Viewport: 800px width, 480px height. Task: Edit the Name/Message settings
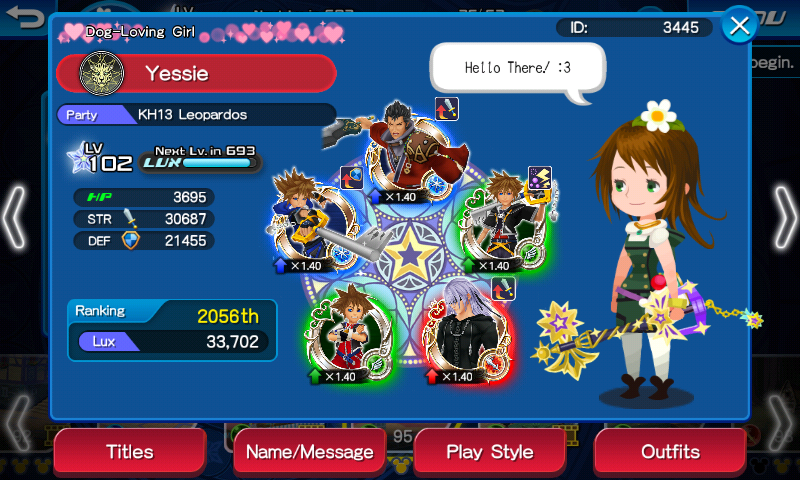(309, 452)
